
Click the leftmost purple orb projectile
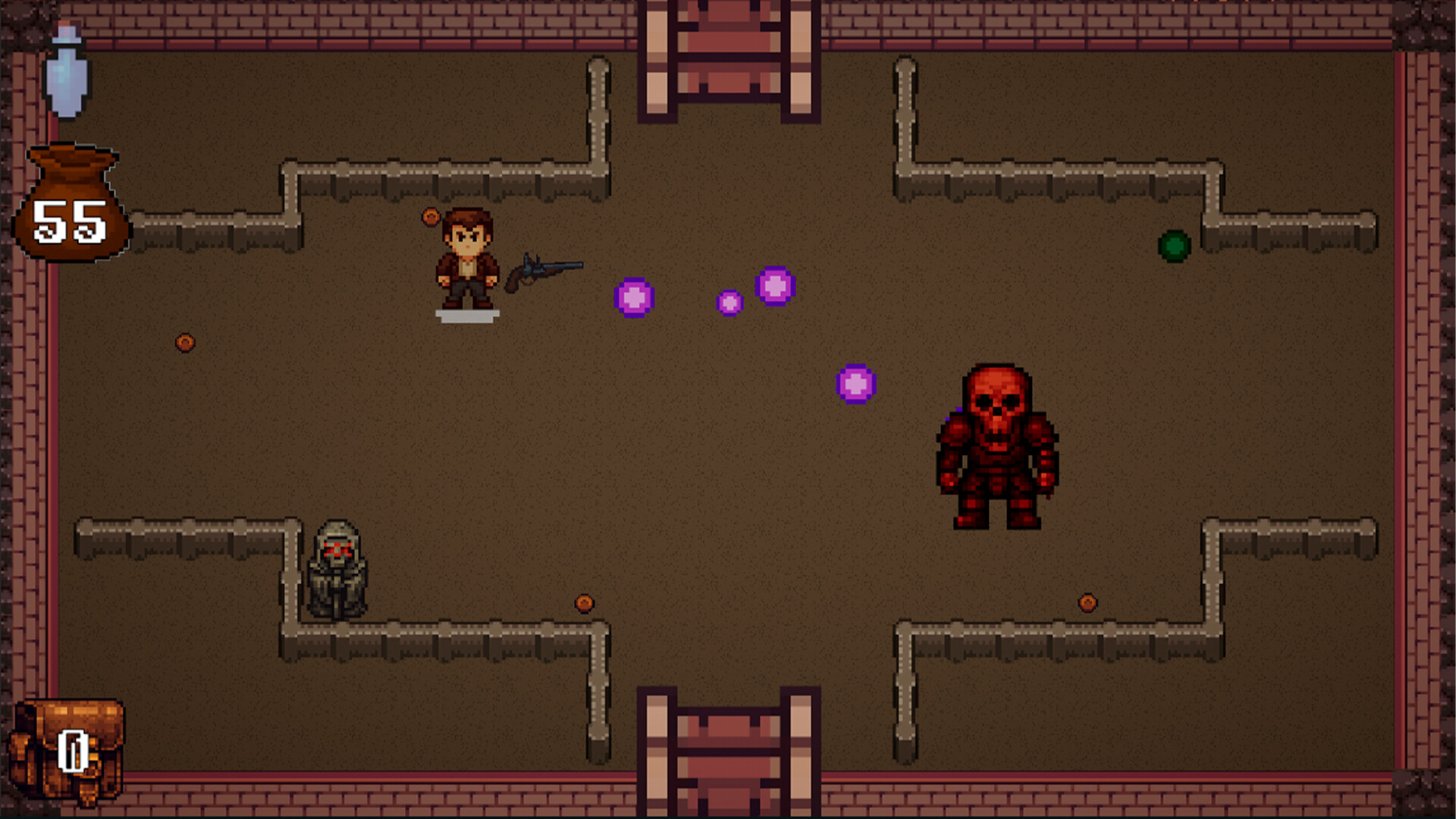(x=634, y=298)
